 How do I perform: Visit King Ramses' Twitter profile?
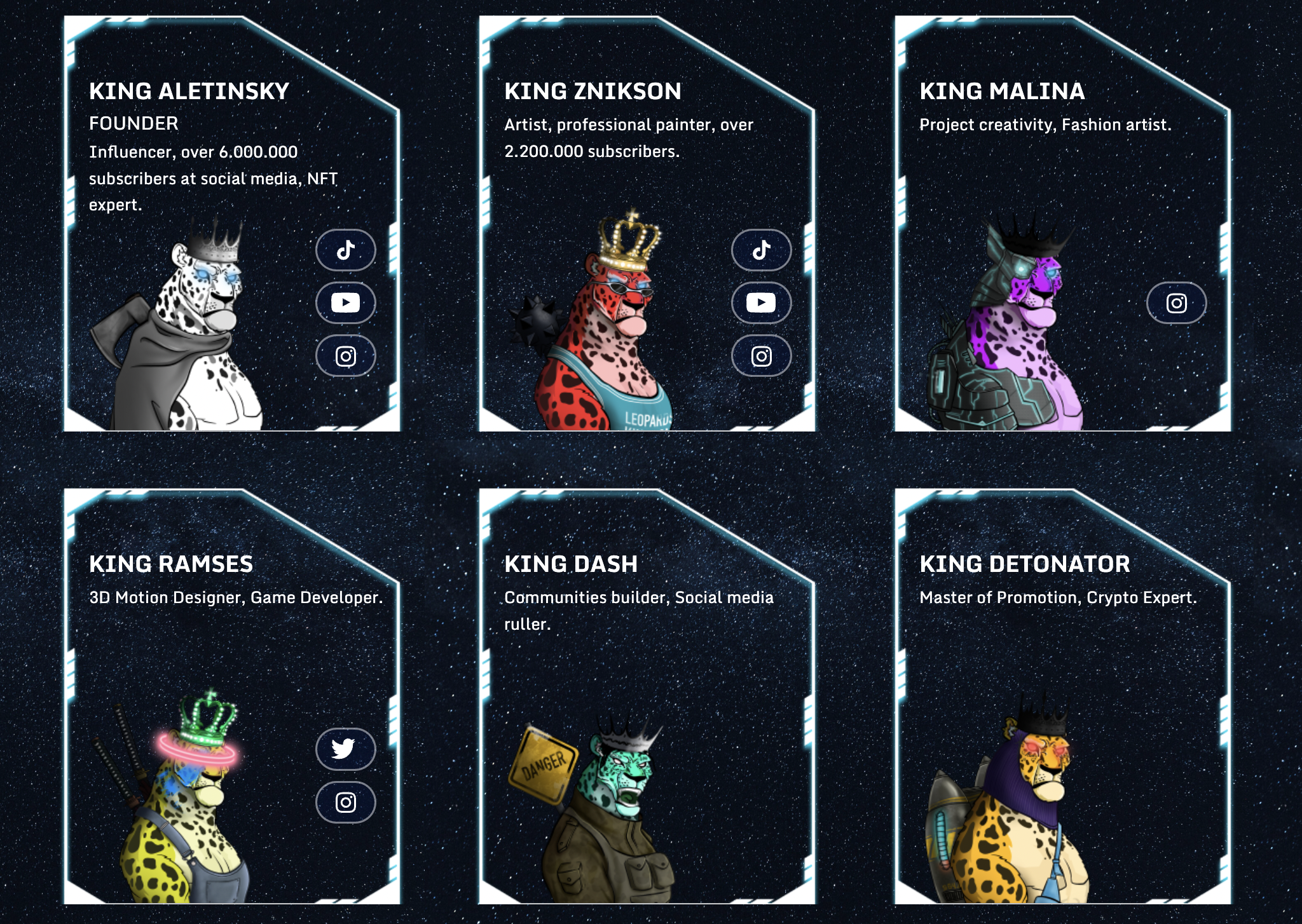[x=345, y=749]
